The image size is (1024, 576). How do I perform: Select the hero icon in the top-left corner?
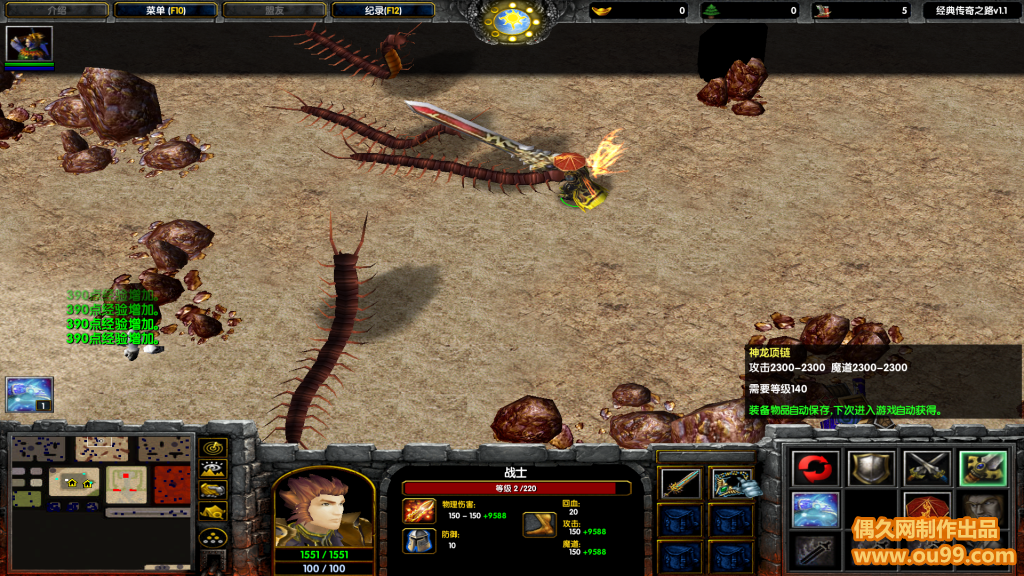pyautogui.click(x=29, y=43)
